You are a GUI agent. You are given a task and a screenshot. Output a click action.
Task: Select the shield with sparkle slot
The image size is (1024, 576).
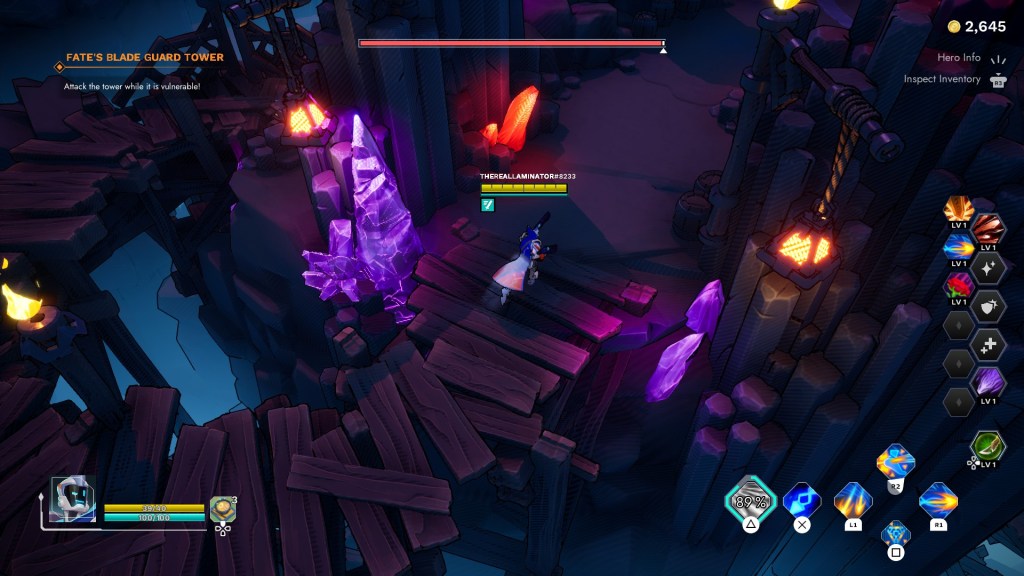coord(988,306)
